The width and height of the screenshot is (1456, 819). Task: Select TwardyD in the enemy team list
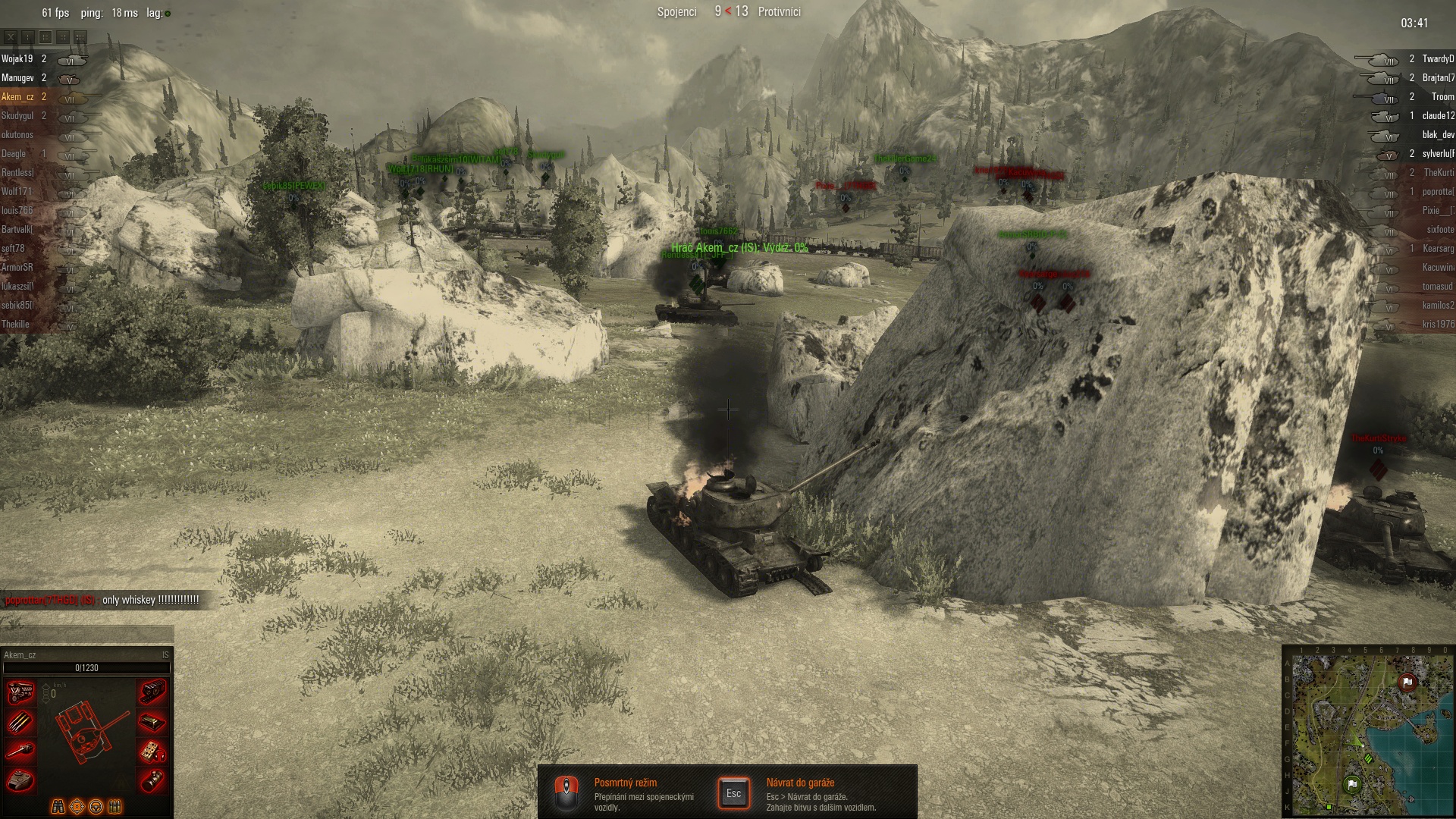click(x=1437, y=59)
